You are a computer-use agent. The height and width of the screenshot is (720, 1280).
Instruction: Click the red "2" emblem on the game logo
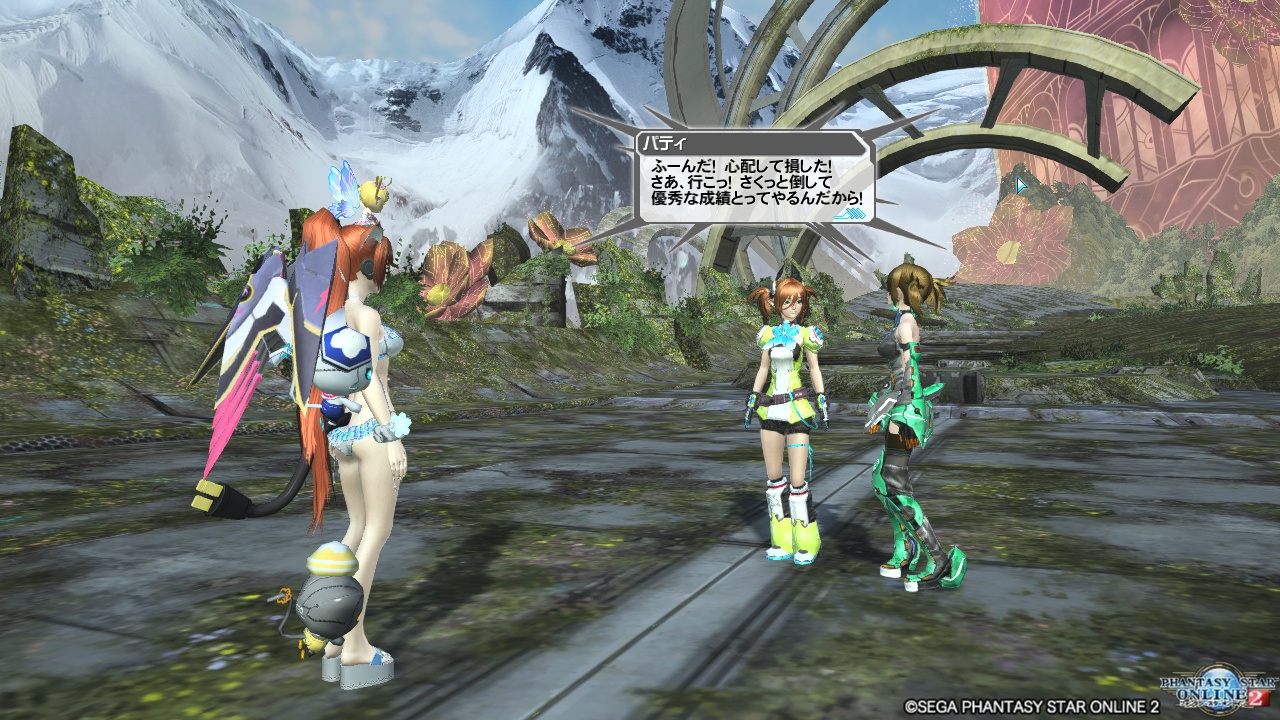click(x=1258, y=696)
